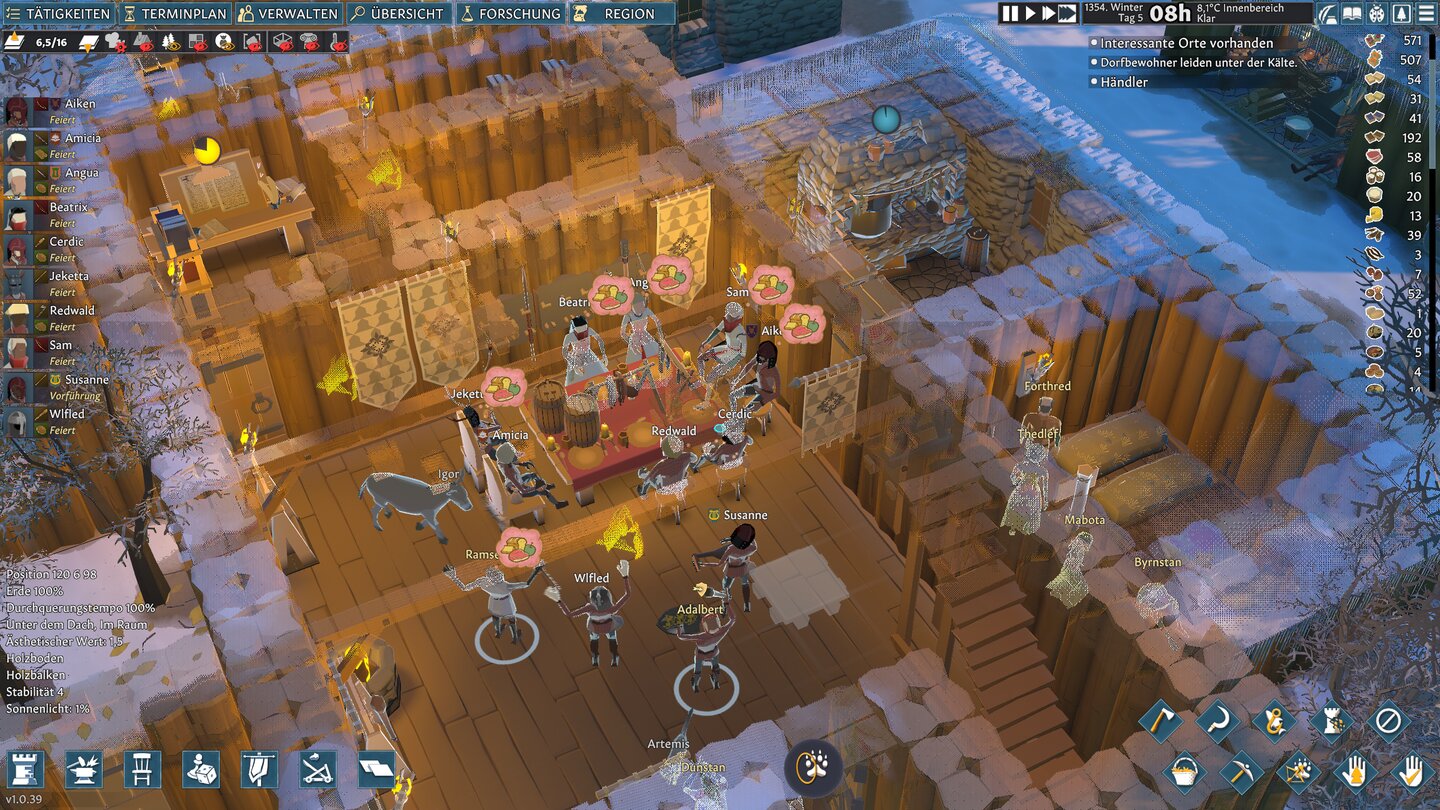This screenshot has width=1440, height=810.
Task: Pause the game with the pause button
Action: point(1010,13)
